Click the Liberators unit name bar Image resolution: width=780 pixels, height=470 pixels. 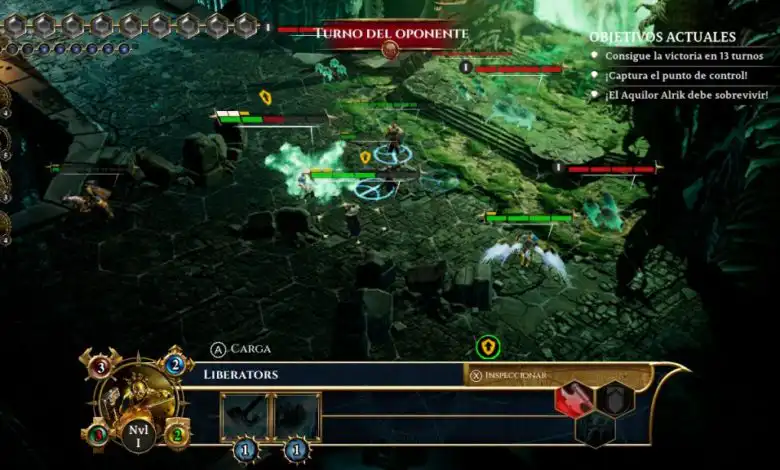(x=330, y=374)
